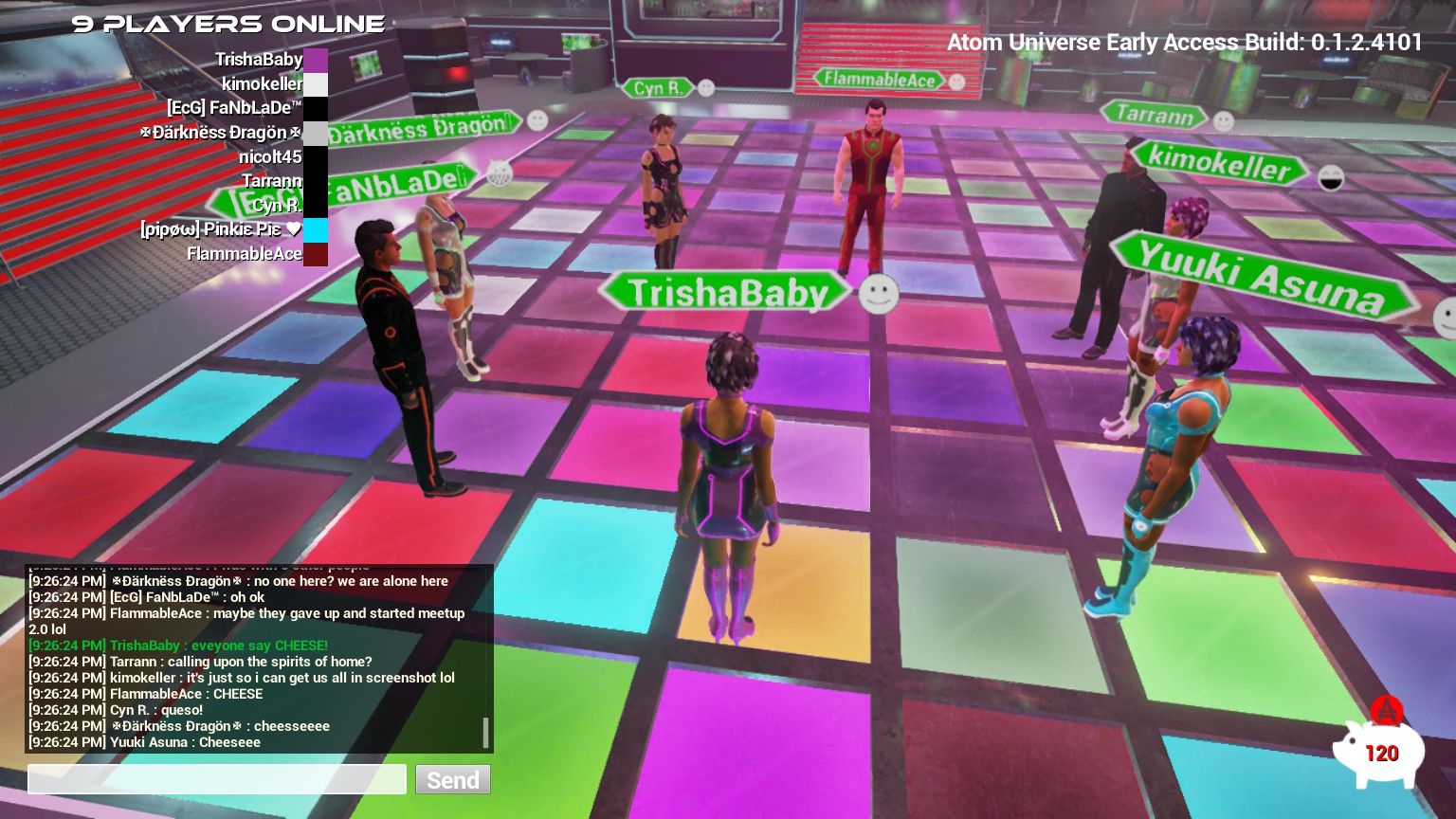Open the piggy bank currency icon
The image size is (1456, 819).
(1379, 750)
